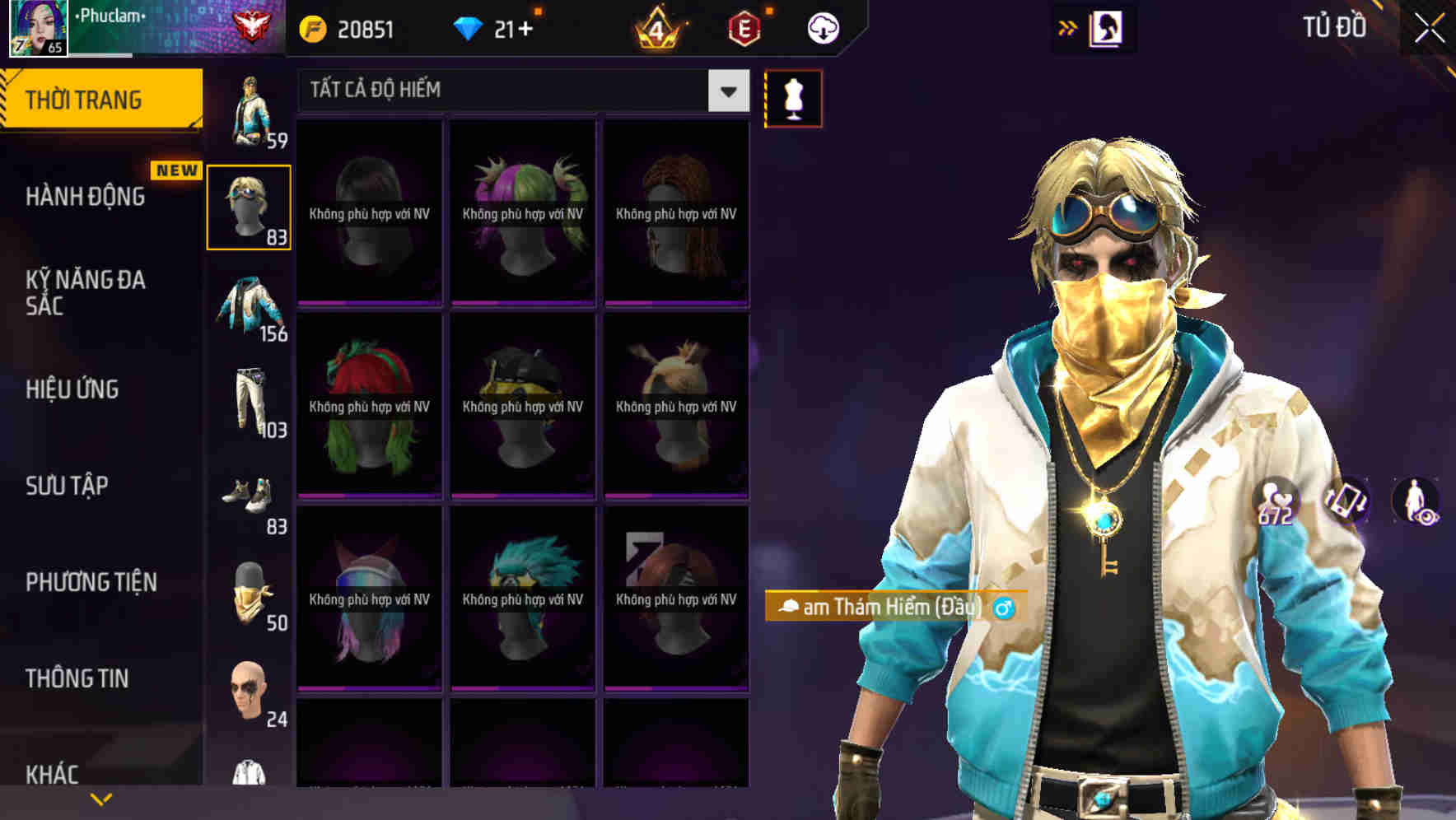Click the red E badge icon

[745, 27]
